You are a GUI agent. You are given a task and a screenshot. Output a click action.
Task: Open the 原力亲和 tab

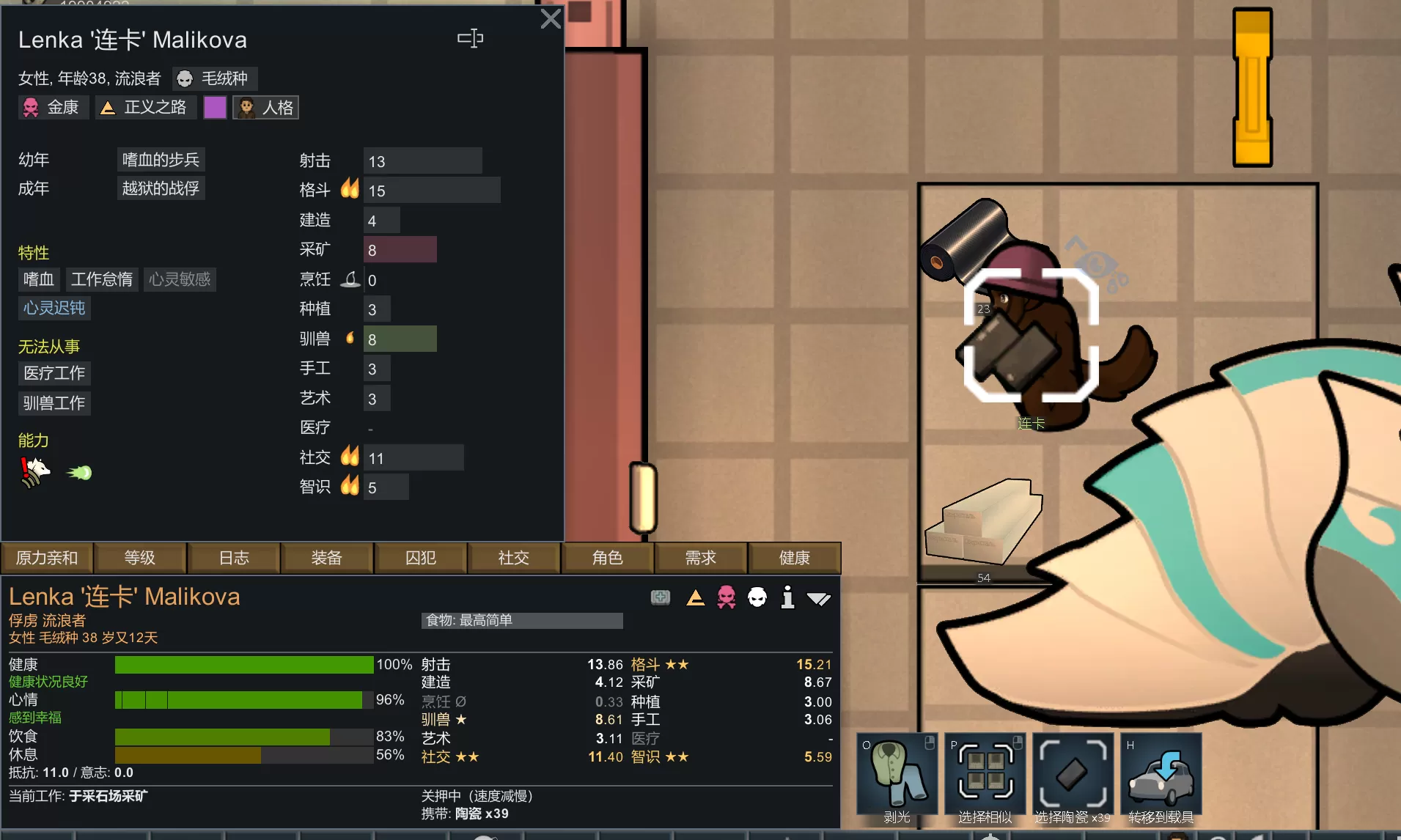click(47, 559)
